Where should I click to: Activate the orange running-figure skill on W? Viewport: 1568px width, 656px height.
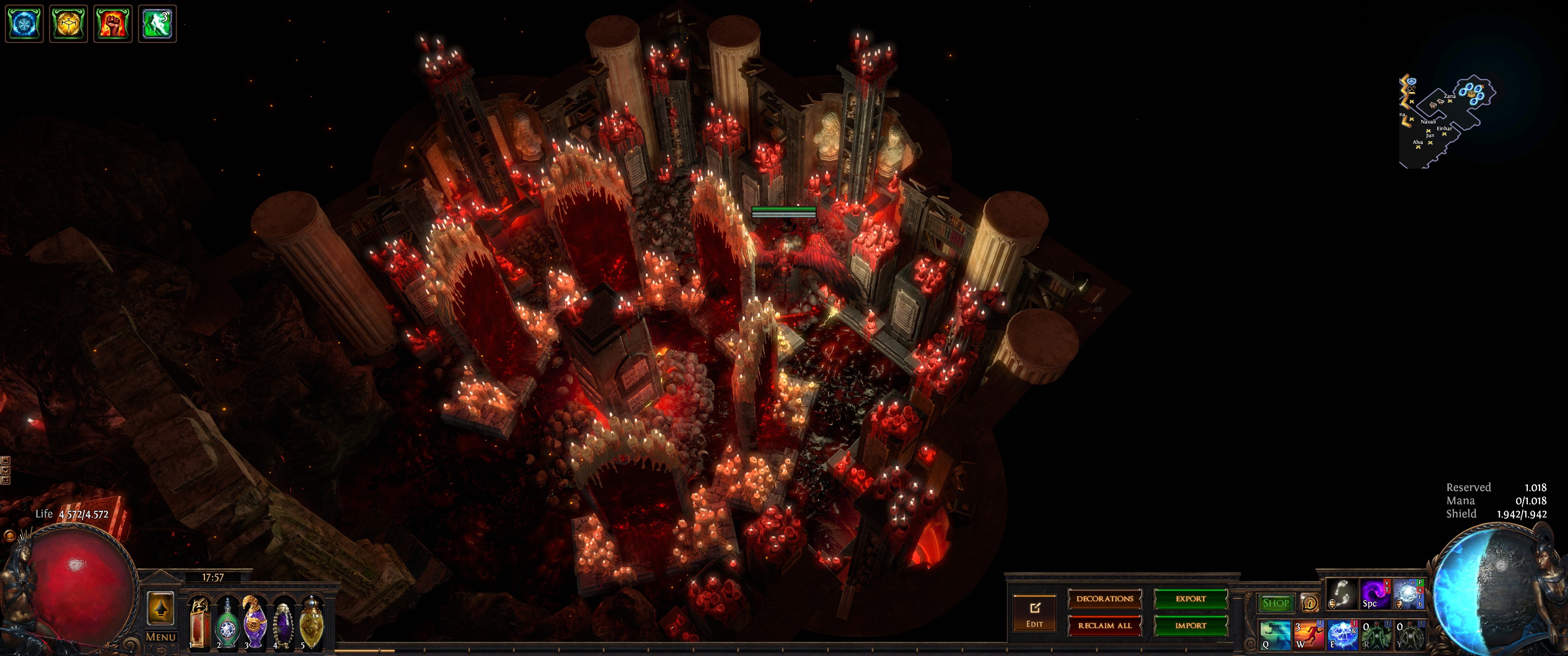[1309, 634]
